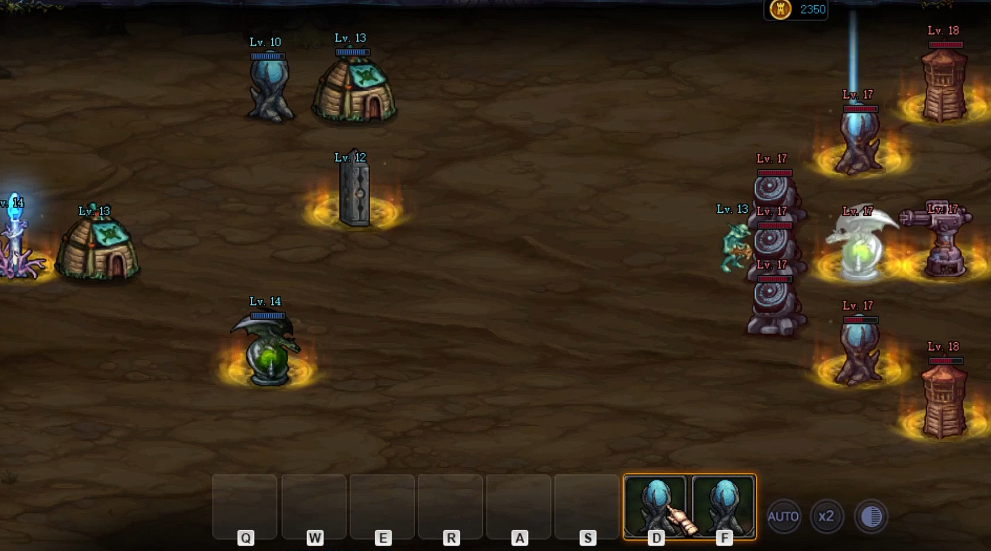Select the blue orb tower slot labeled F
The height and width of the screenshot is (551, 991).
pyautogui.click(x=724, y=506)
